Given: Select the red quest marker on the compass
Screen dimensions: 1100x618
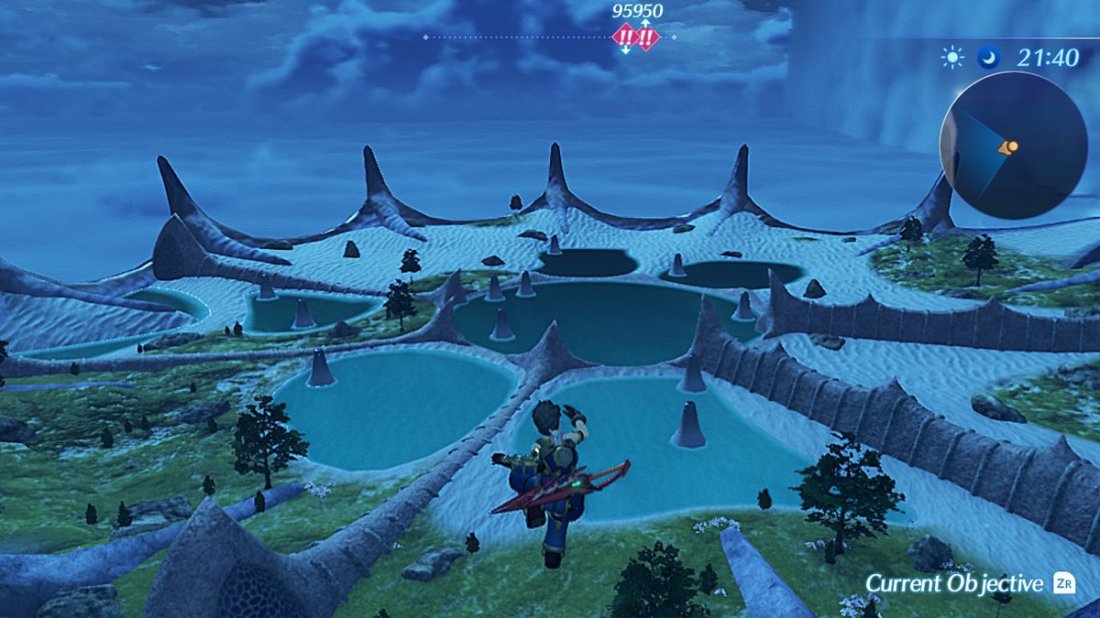Looking at the screenshot, I should 636,39.
